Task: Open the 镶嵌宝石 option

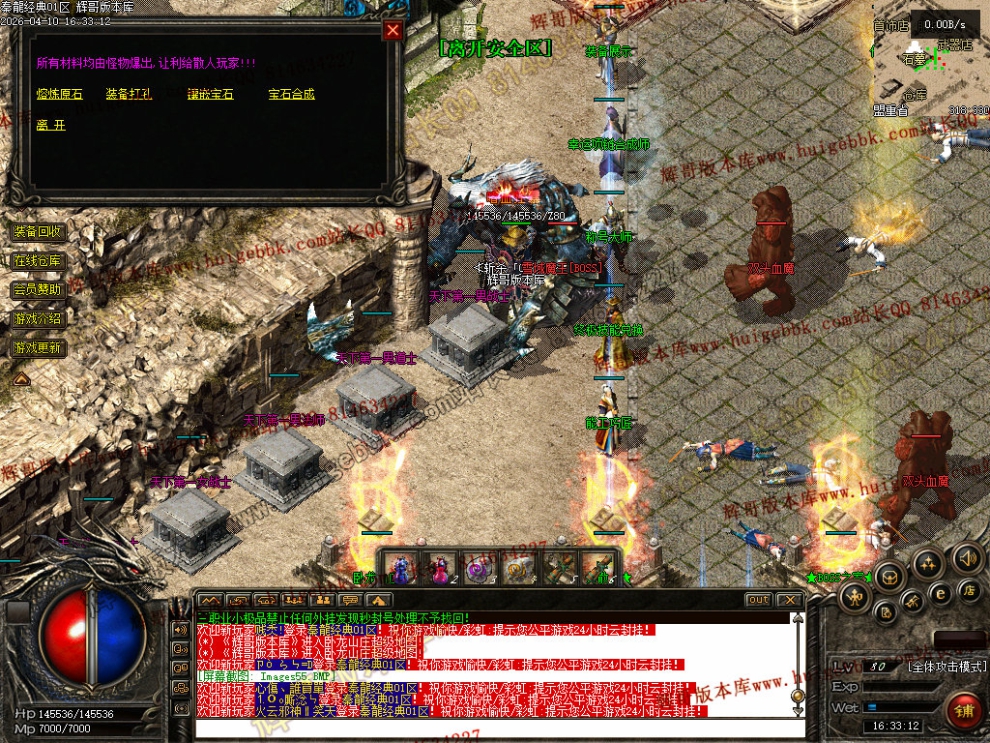Action: tap(210, 94)
